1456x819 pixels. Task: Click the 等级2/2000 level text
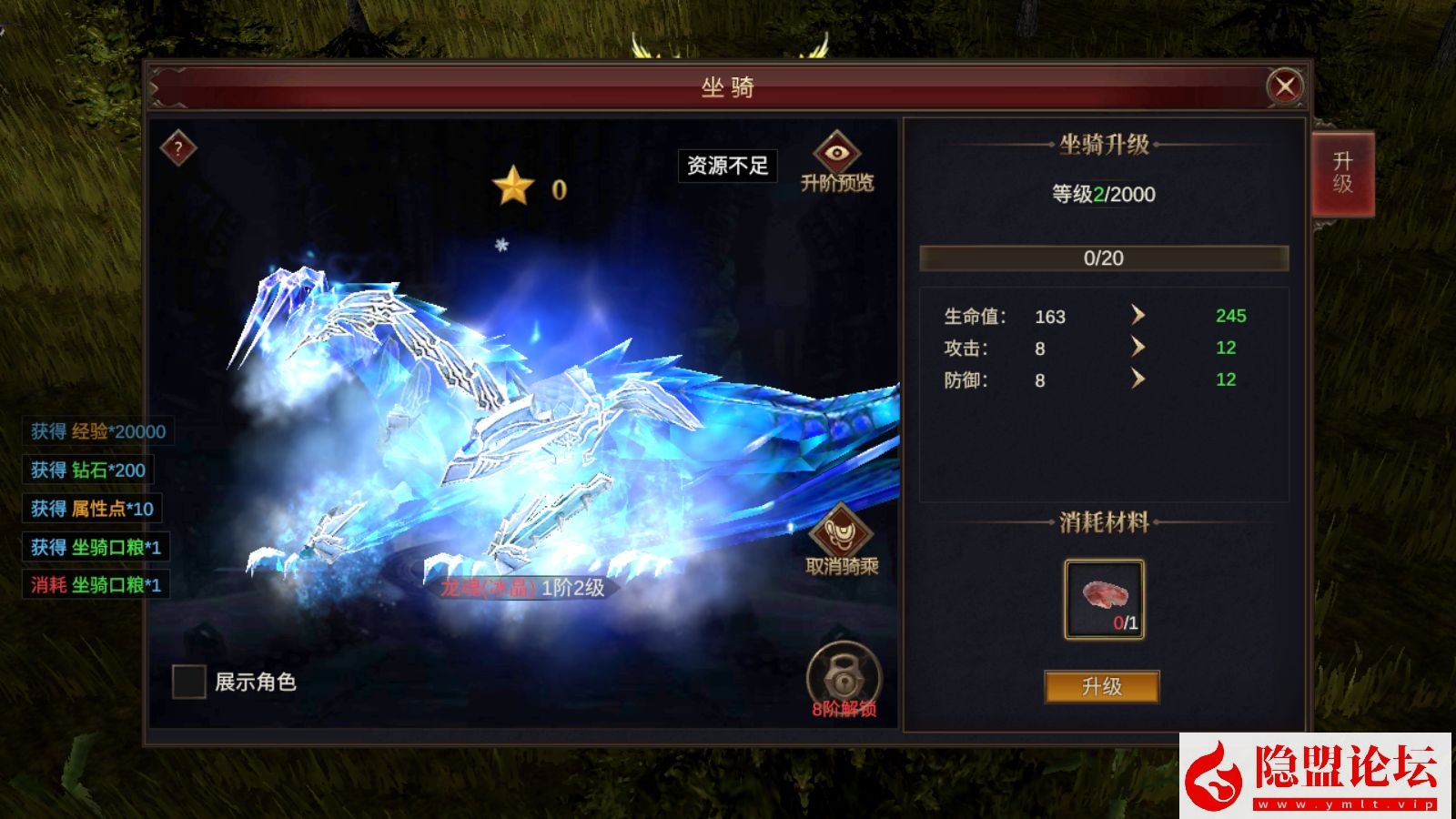1103,195
